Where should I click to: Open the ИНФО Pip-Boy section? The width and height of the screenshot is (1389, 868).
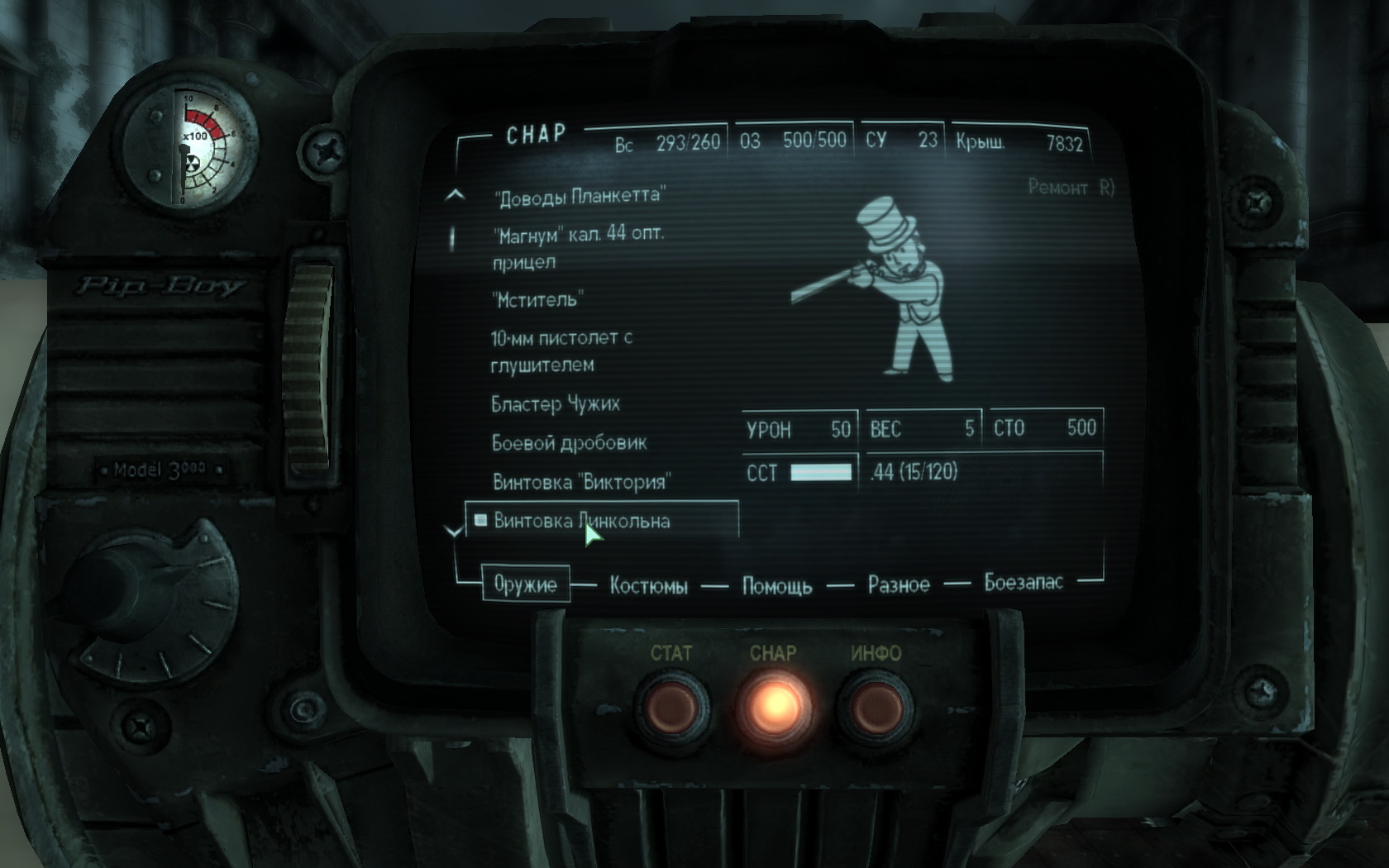(x=876, y=704)
